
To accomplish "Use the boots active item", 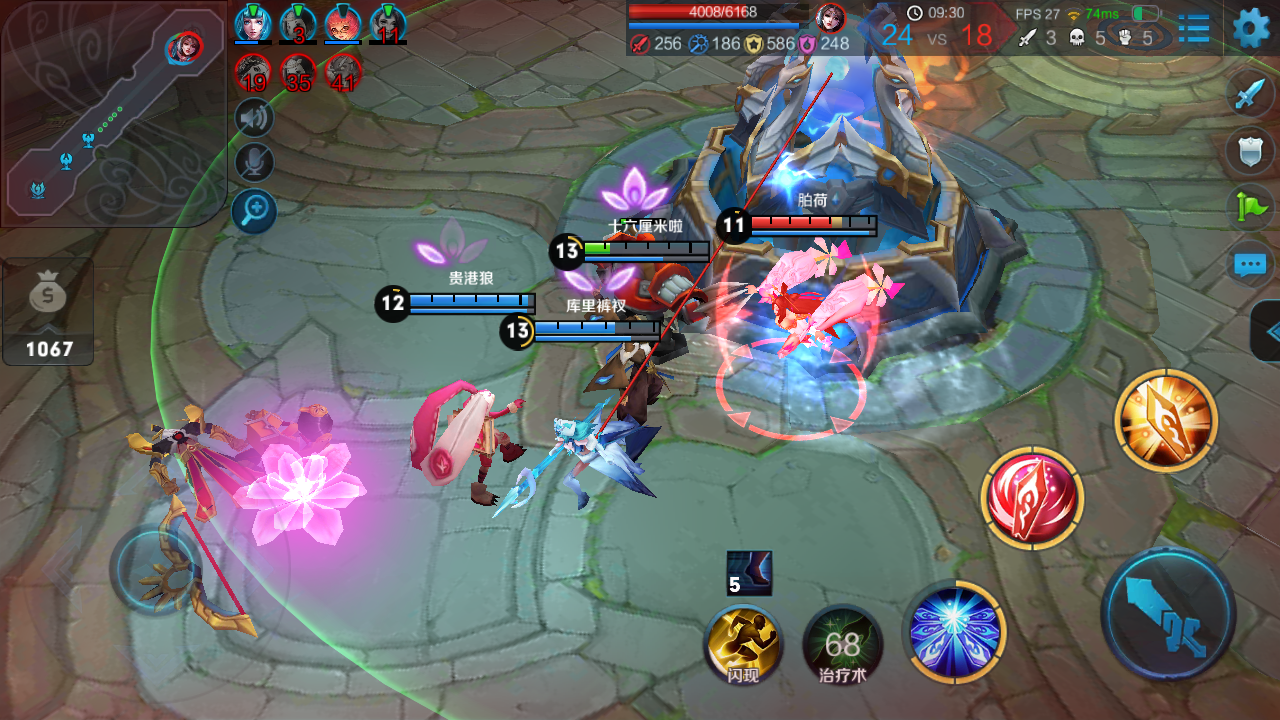I will (750, 572).
